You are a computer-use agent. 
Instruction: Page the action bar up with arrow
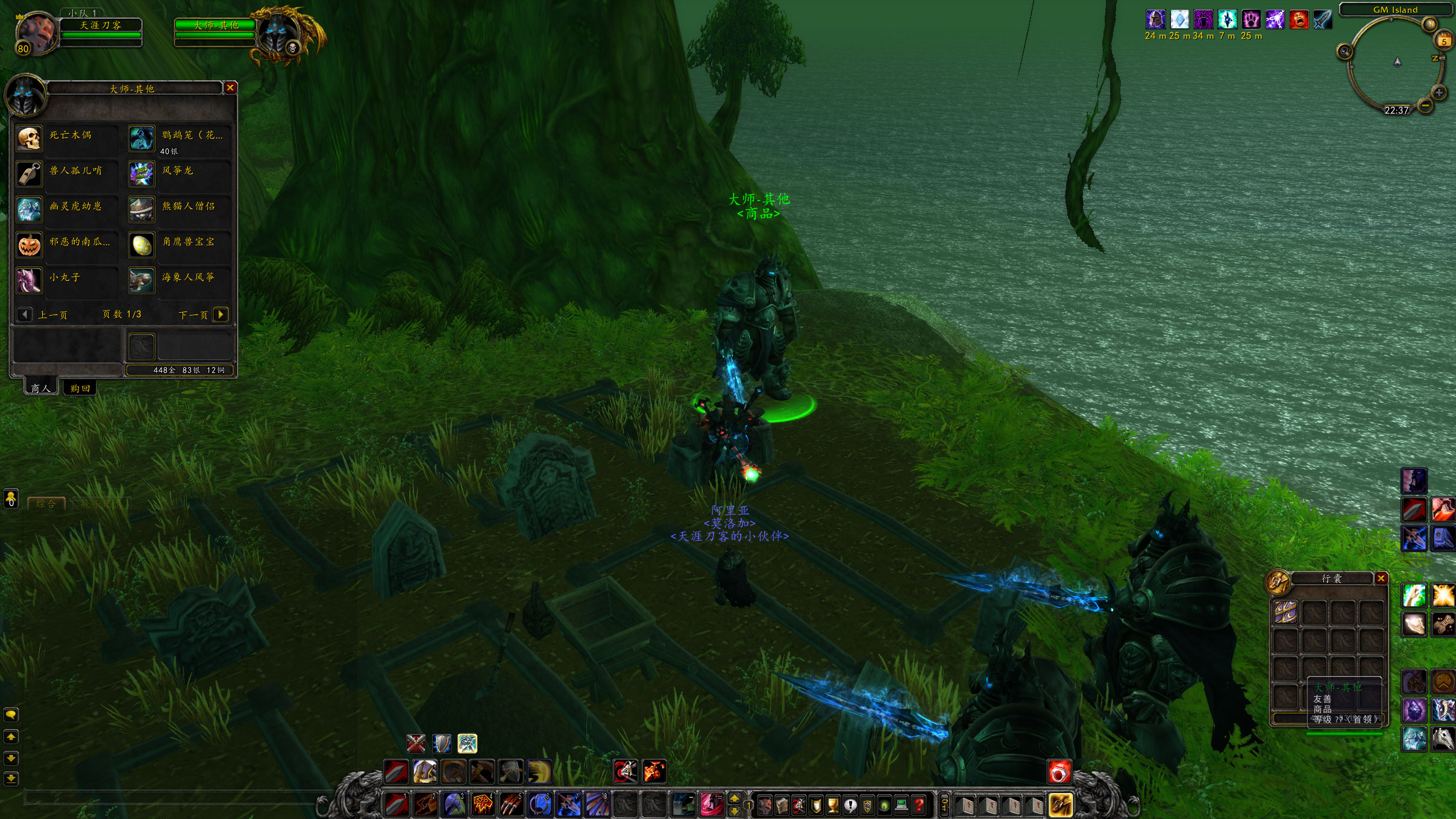tap(734, 799)
